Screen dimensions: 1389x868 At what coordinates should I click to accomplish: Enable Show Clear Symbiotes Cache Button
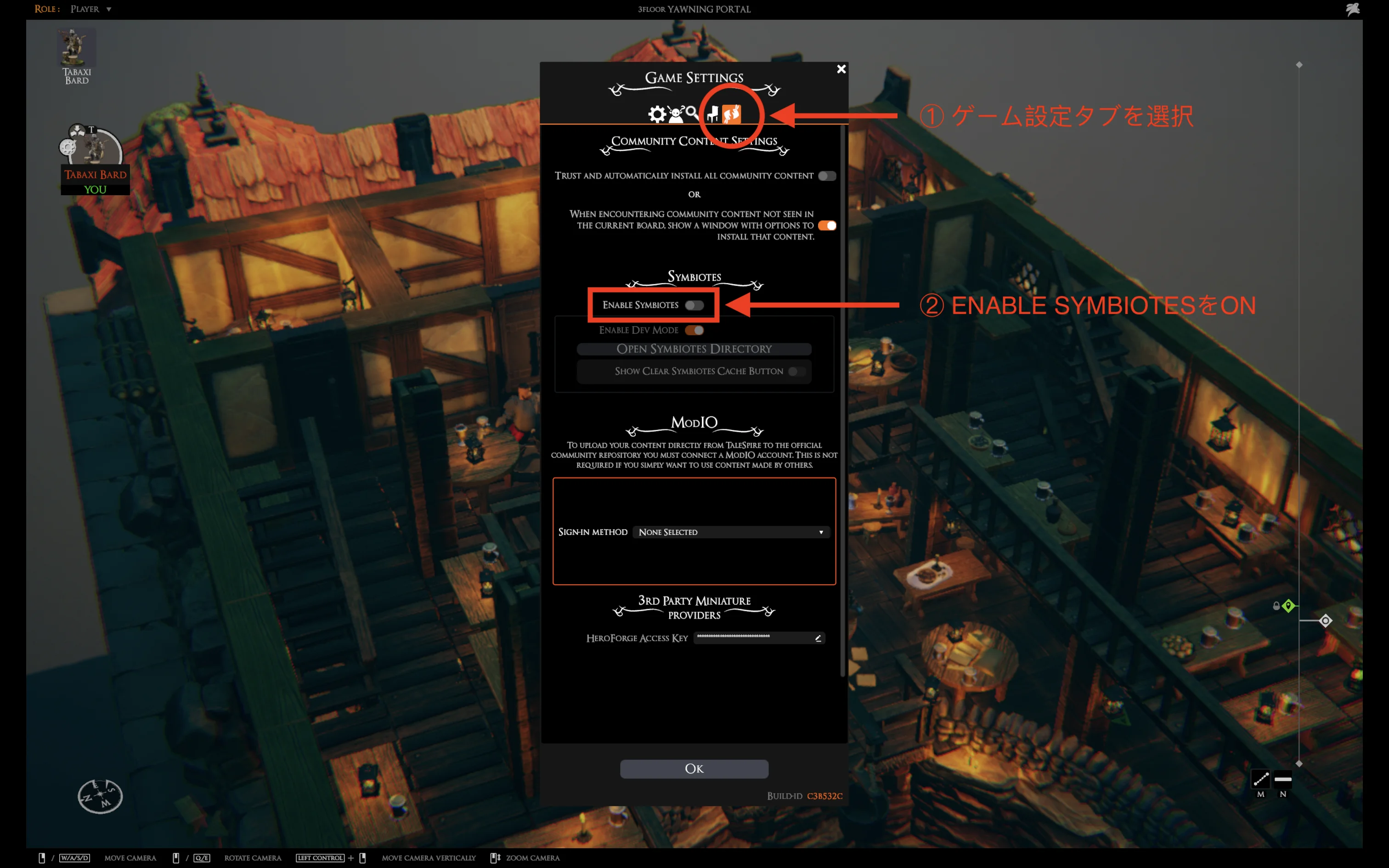[796, 372]
